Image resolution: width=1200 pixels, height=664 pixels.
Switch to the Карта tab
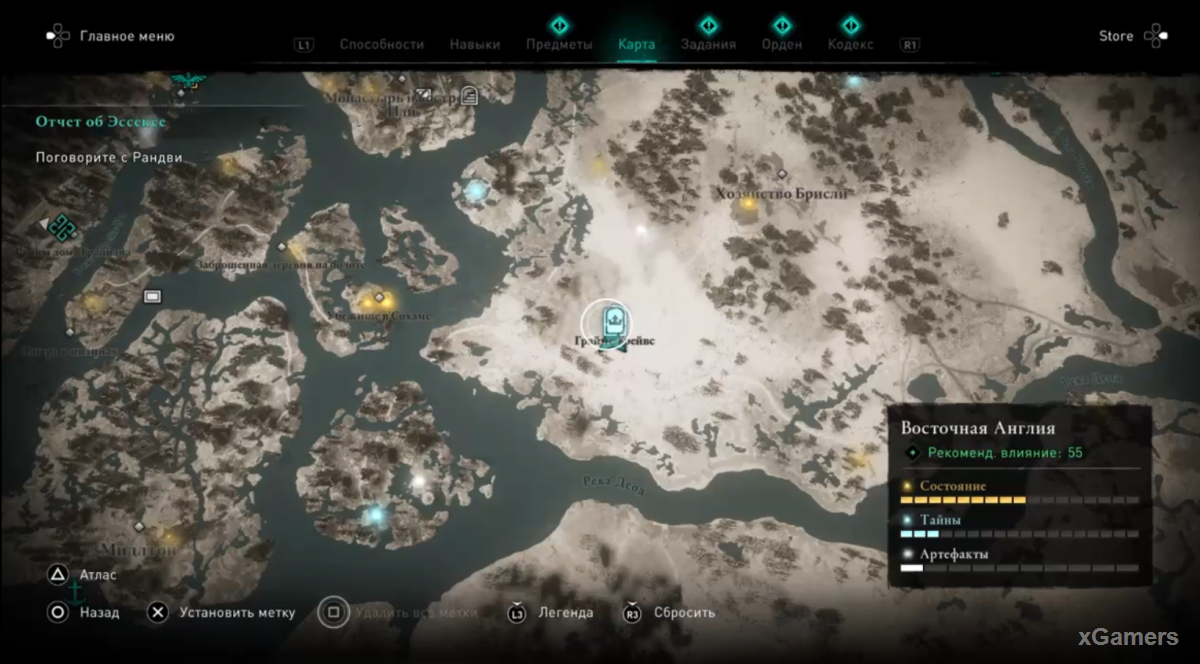(x=637, y=44)
